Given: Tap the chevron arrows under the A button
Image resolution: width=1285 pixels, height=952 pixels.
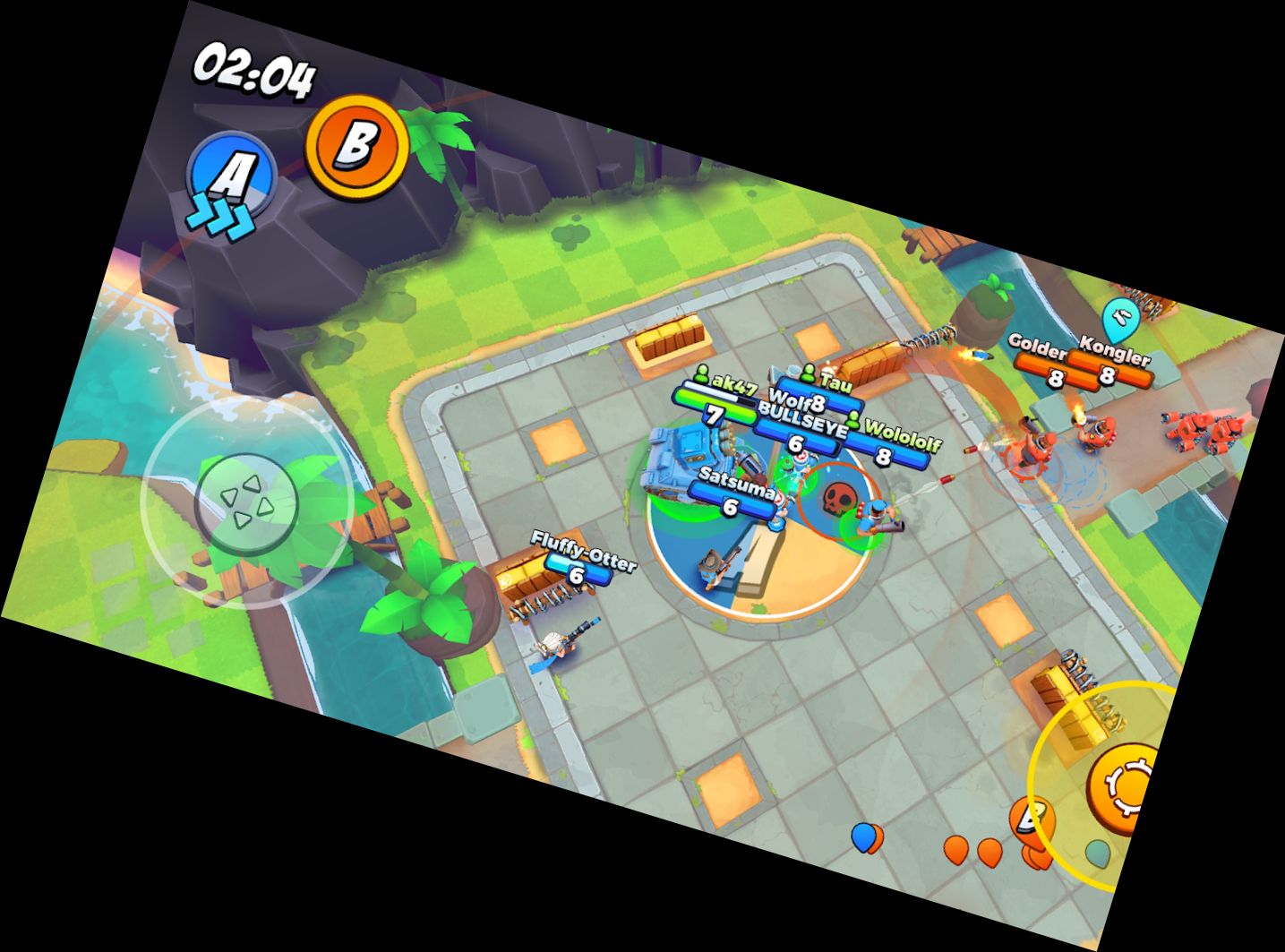Looking at the screenshot, I should pyautogui.click(x=221, y=213).
